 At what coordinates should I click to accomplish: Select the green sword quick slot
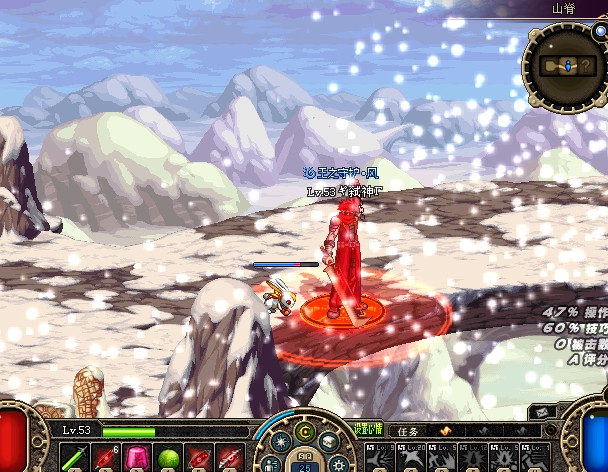point(74,459)
